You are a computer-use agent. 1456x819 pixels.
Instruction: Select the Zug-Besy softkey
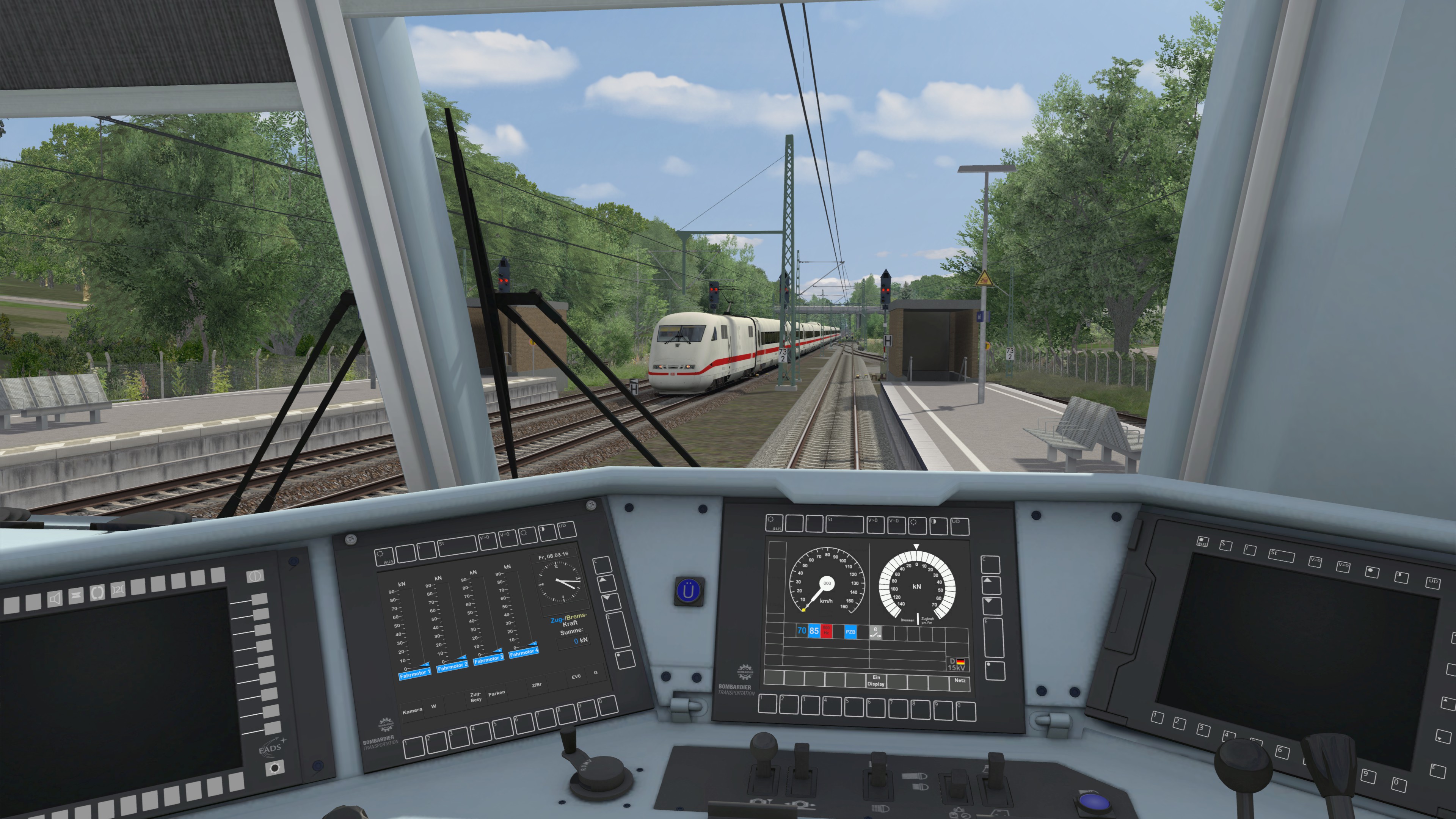pyautogui.click(x=475, y=697)
